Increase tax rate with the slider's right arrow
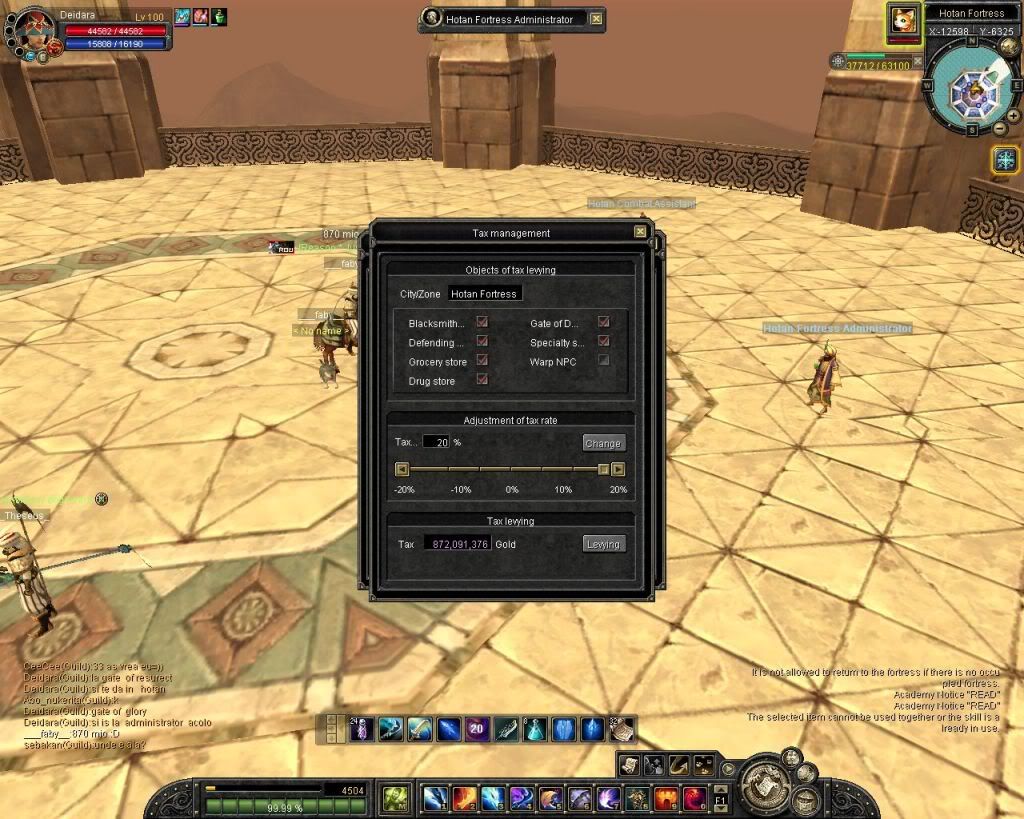The height and width of the screenshot is (819, 1024). pyautogui.click(x=618, y=469)
